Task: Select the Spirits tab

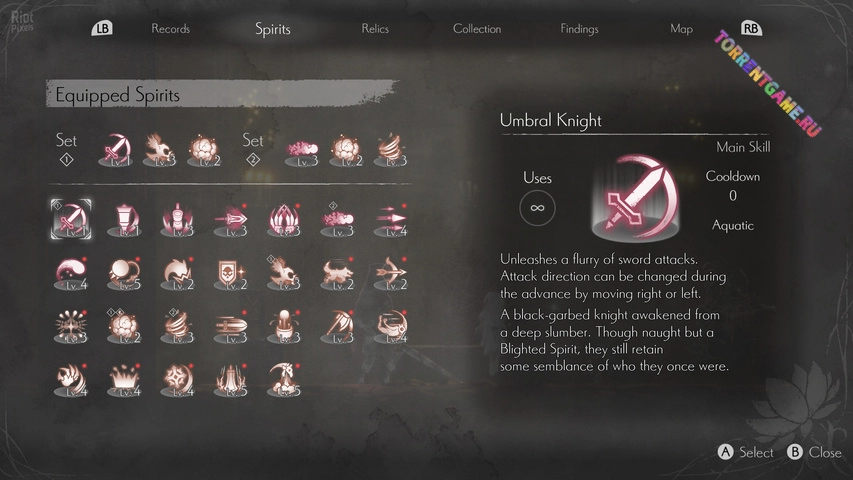Action: click(272, 29)
